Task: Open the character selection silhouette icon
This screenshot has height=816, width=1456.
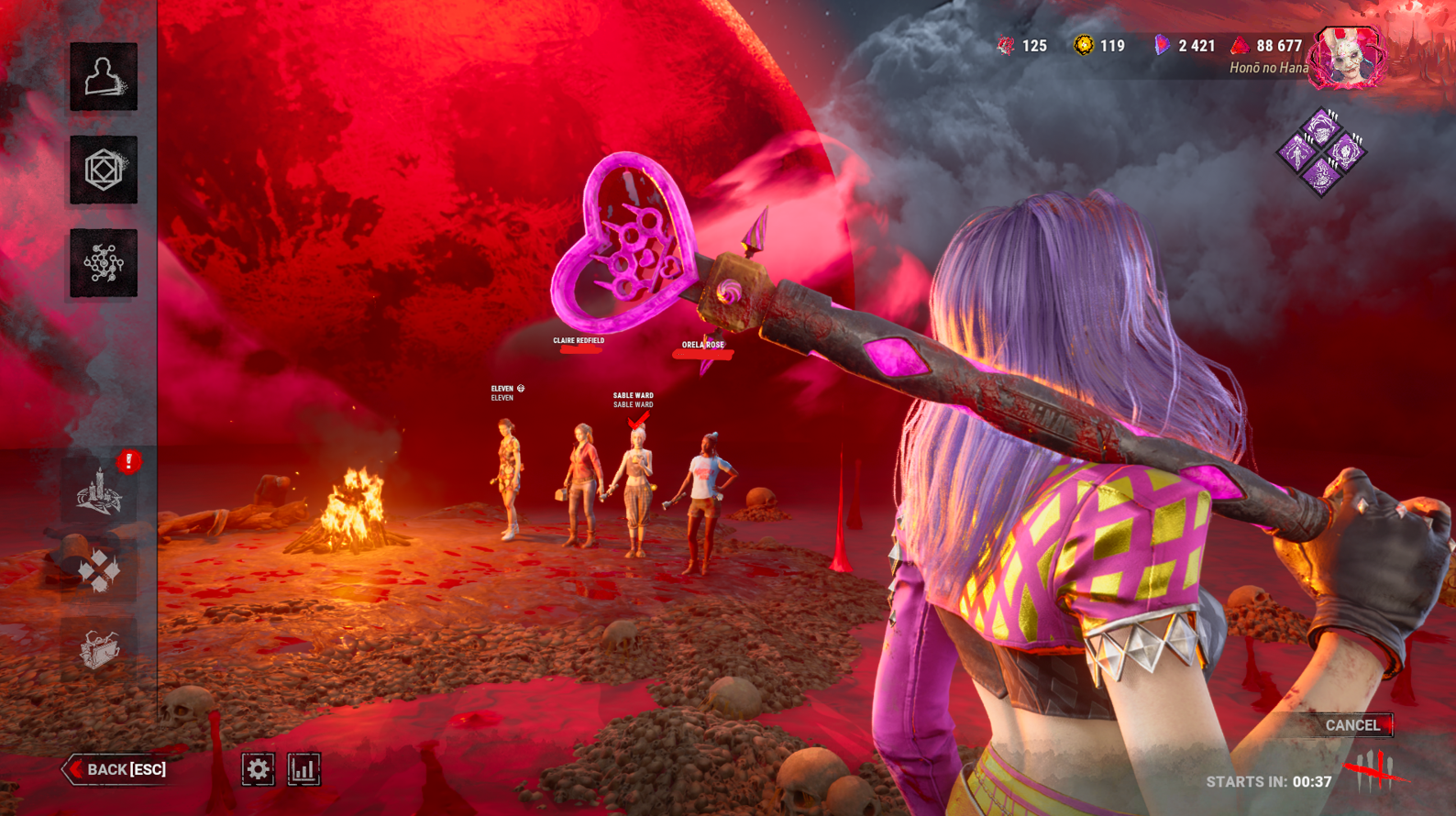Action: click(x=104, y=77)
